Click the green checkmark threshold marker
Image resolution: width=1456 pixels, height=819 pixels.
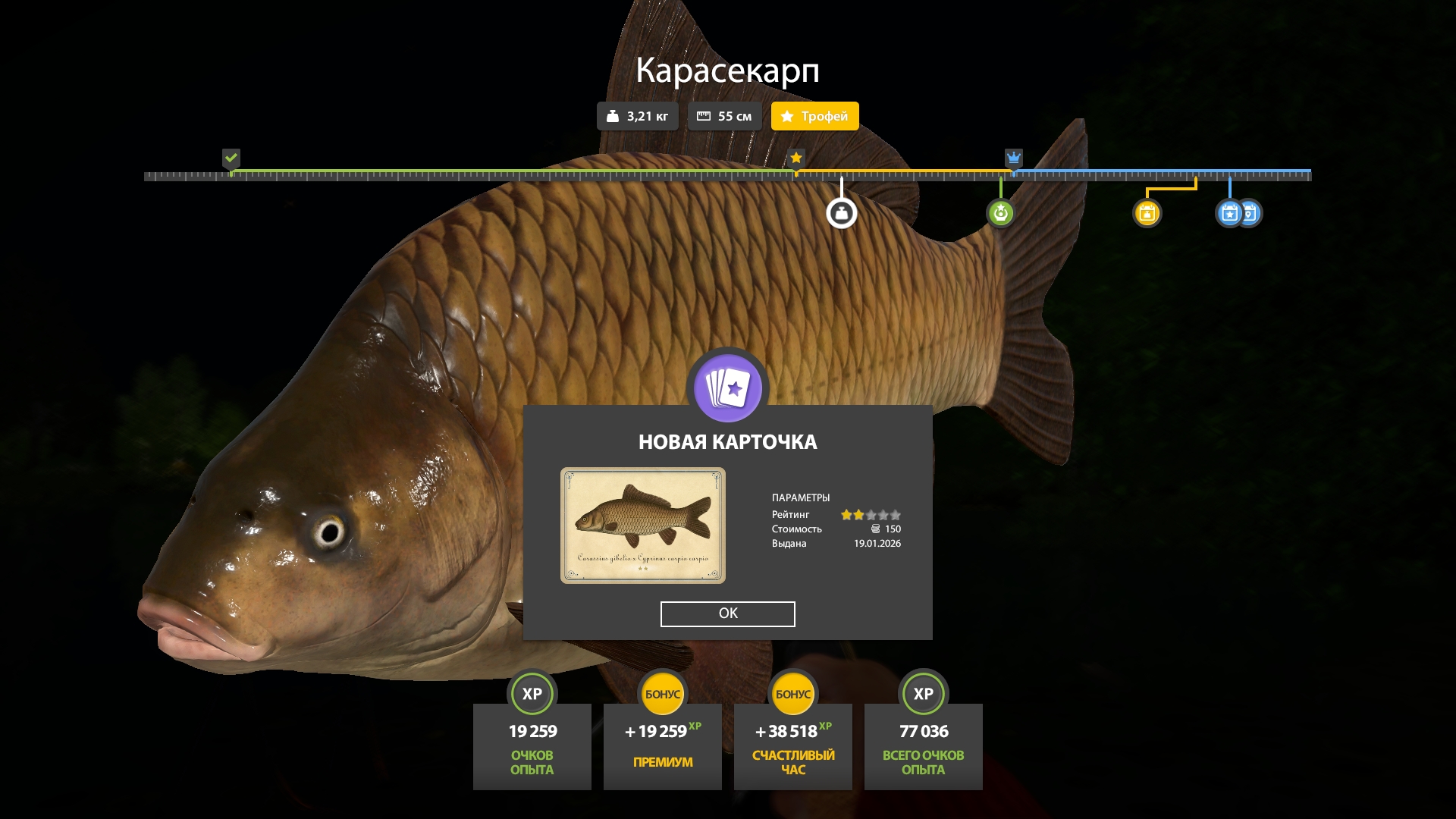click(231, 158)
